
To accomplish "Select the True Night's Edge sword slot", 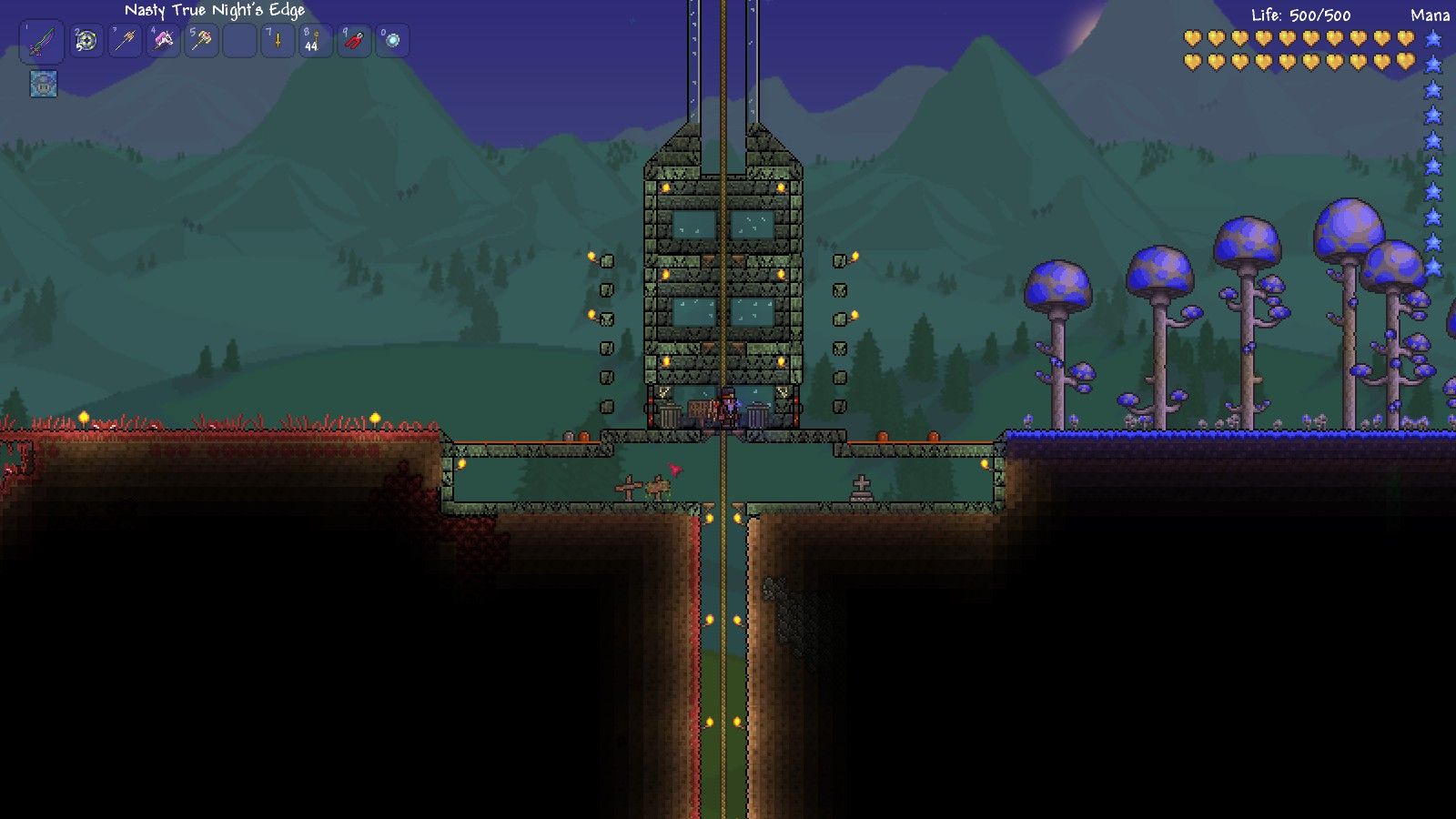I will (x=42, y=42).
